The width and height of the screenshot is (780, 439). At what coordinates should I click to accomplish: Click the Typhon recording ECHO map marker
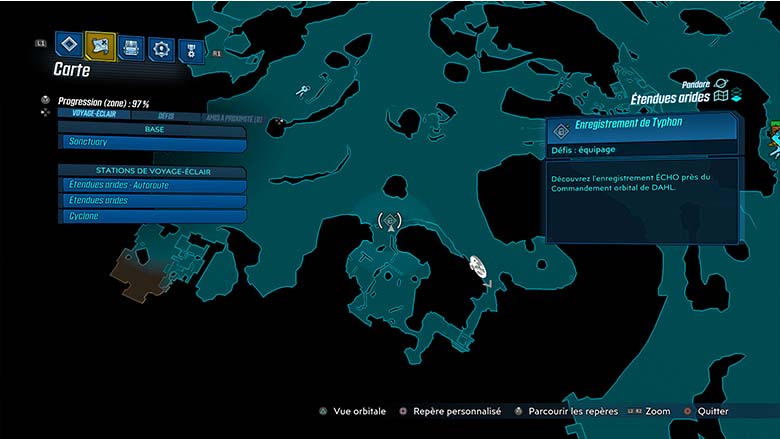(390, 220)
